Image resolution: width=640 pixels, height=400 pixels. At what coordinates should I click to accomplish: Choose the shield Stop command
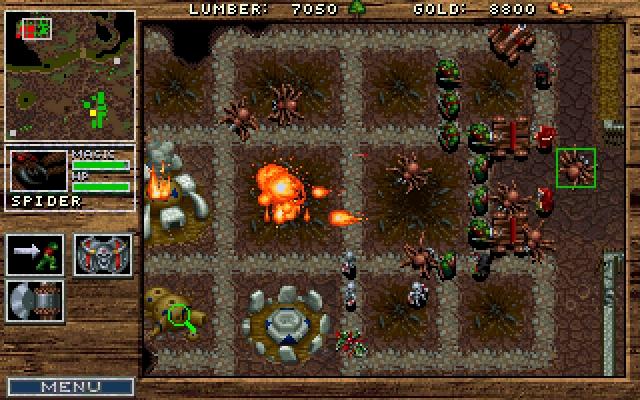click(x=103, y=254)
